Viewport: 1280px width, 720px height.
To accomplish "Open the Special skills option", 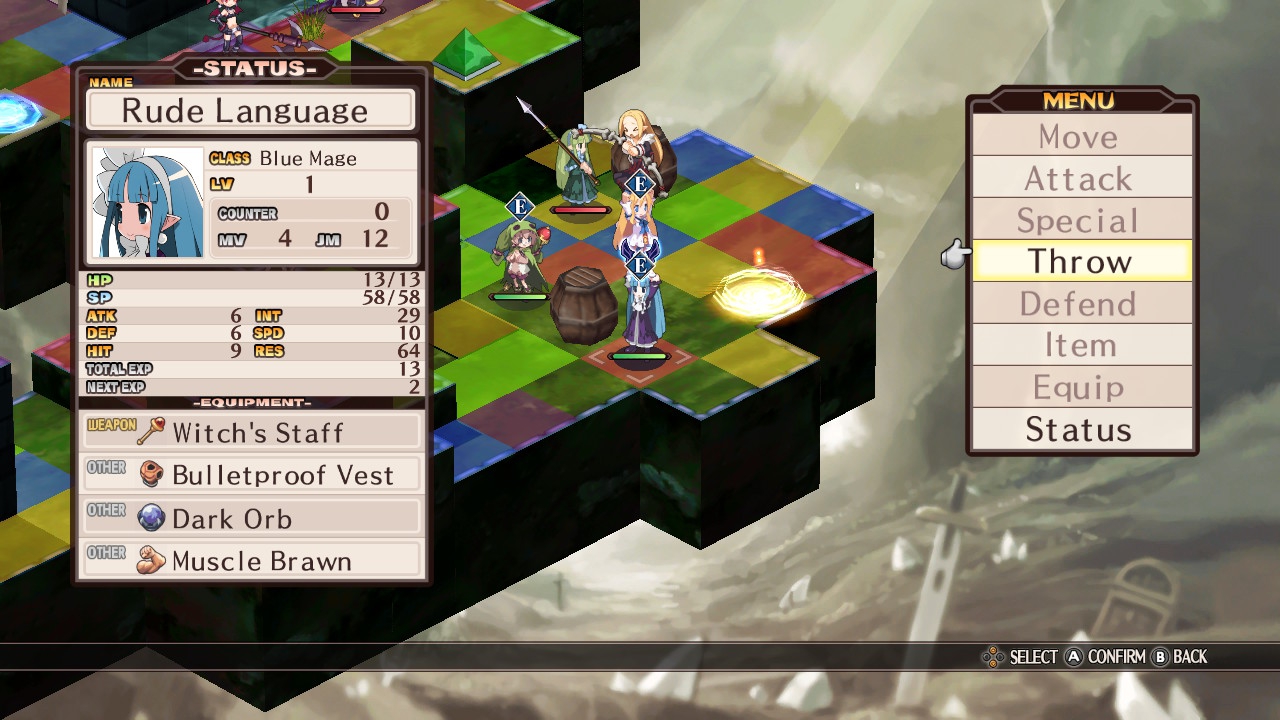I will (x=1081, y=220).
